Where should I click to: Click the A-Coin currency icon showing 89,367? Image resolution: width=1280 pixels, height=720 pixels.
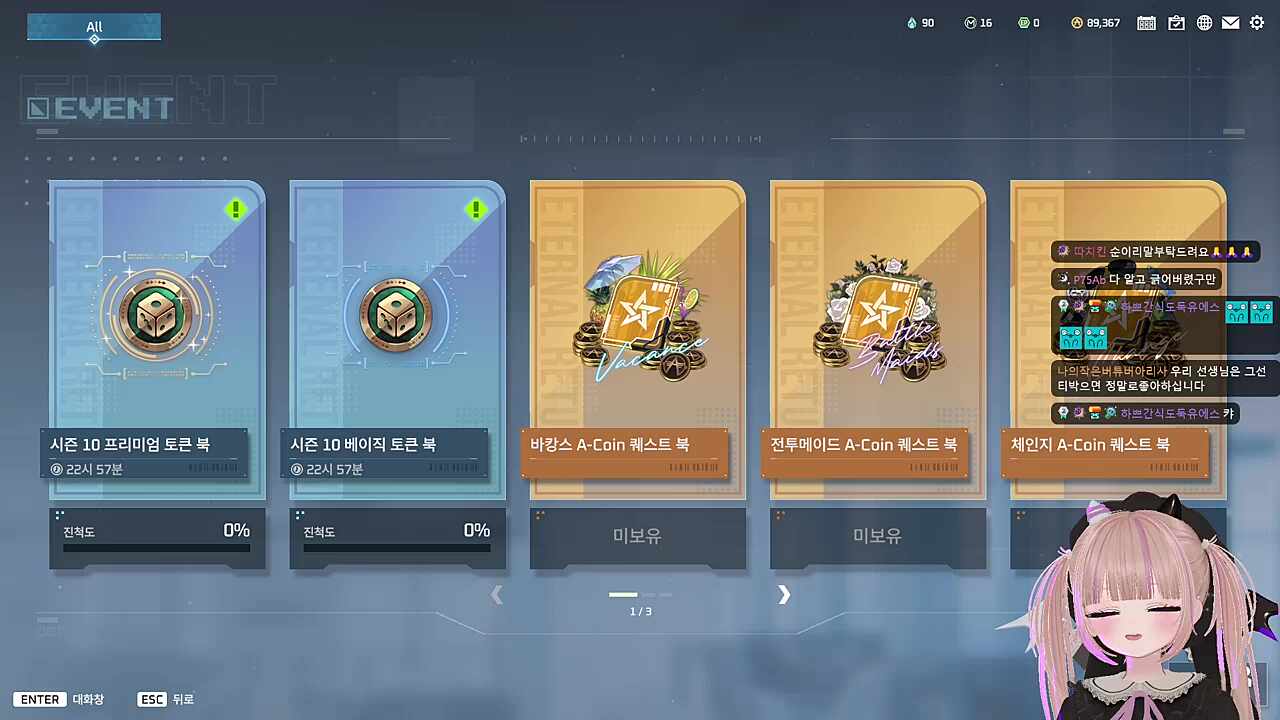coord(1076,22)
